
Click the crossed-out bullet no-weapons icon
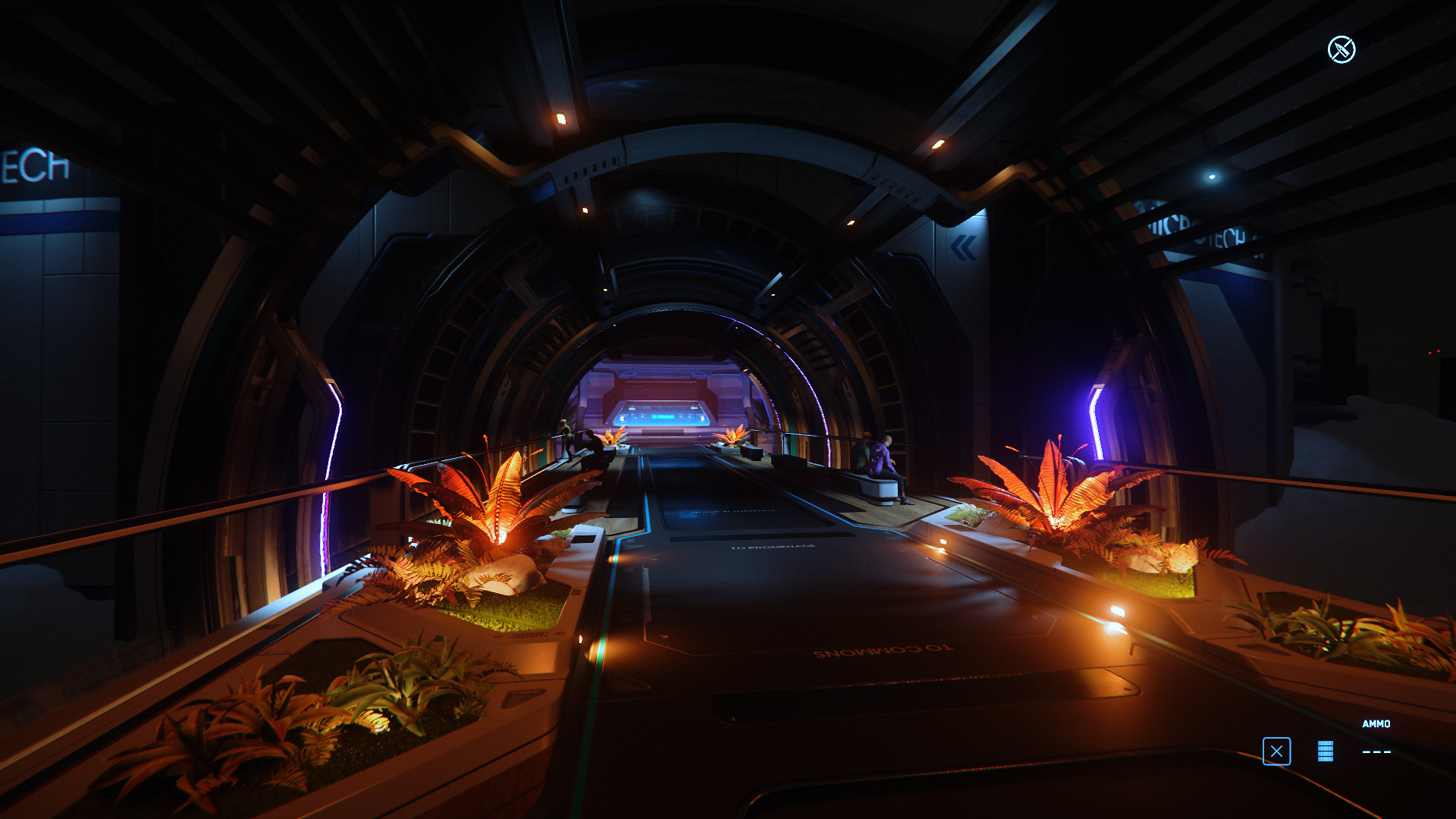(1341, 50)
